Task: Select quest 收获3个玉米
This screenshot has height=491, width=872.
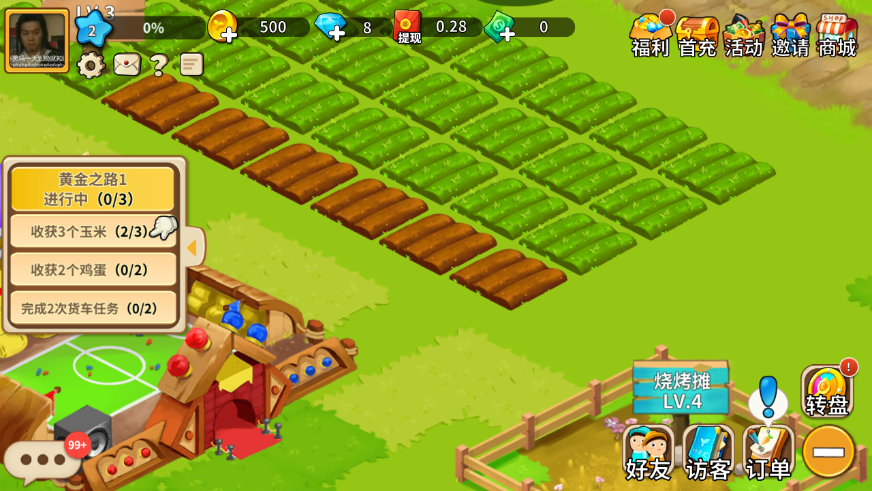Action: [x=92, y=231]
